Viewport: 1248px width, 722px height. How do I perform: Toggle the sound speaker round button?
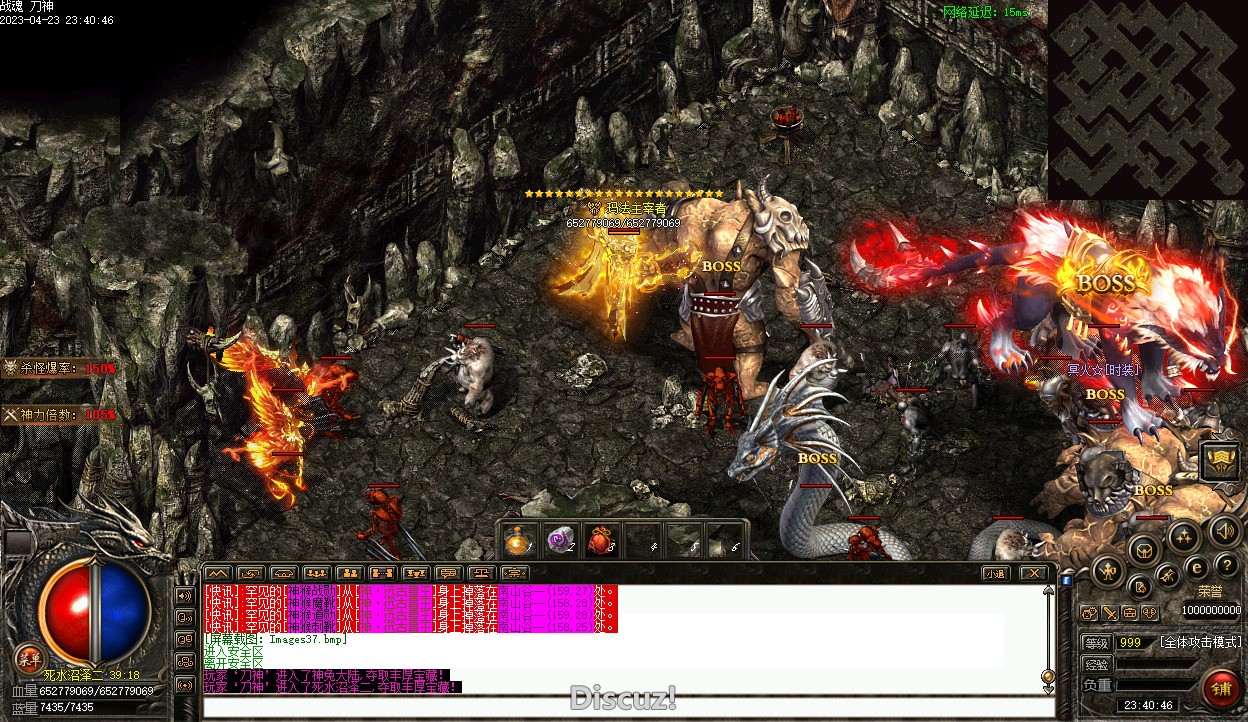pos(1222,531)
